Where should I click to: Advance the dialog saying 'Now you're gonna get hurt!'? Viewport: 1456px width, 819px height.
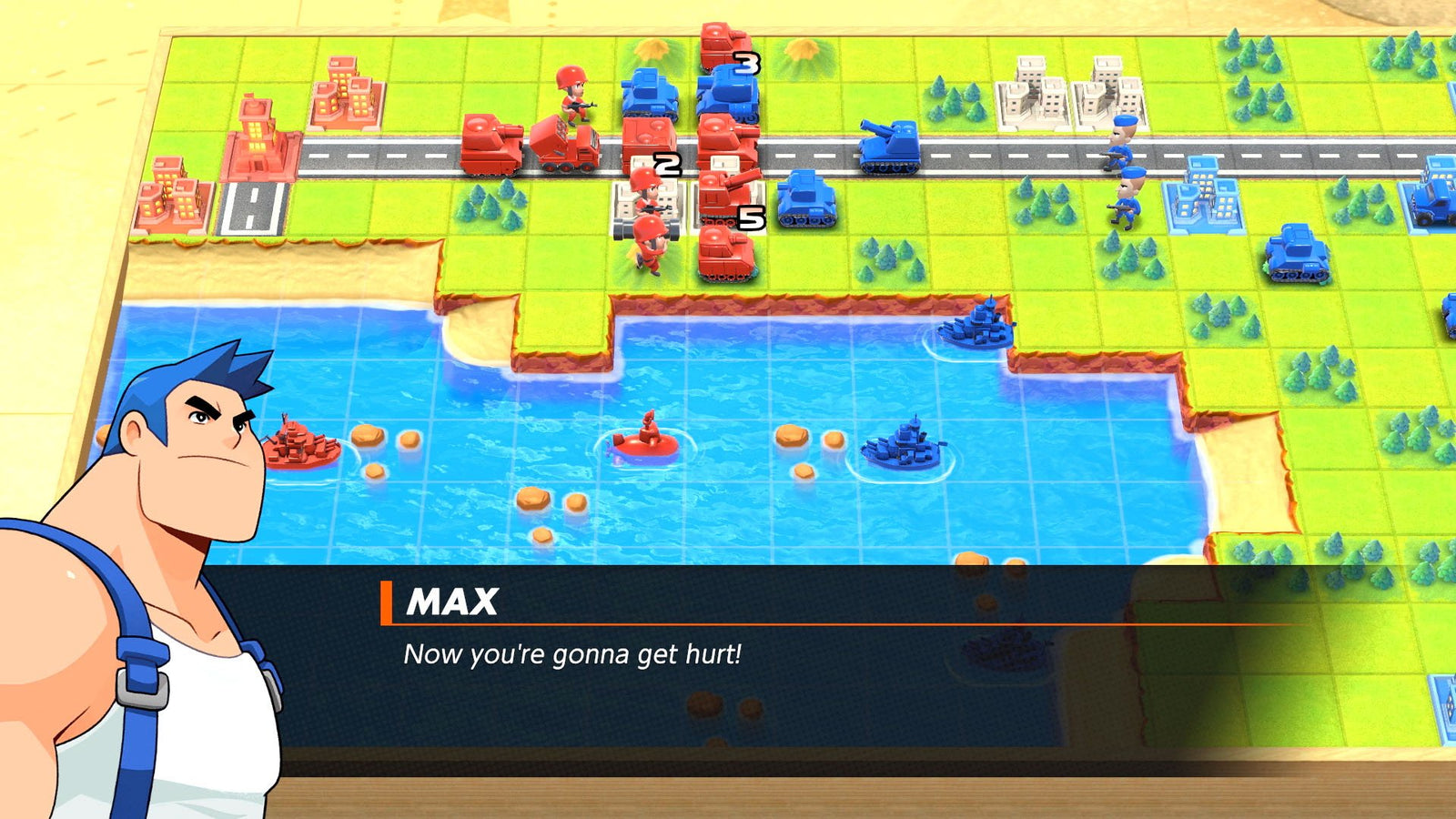(x=573, y=651)
